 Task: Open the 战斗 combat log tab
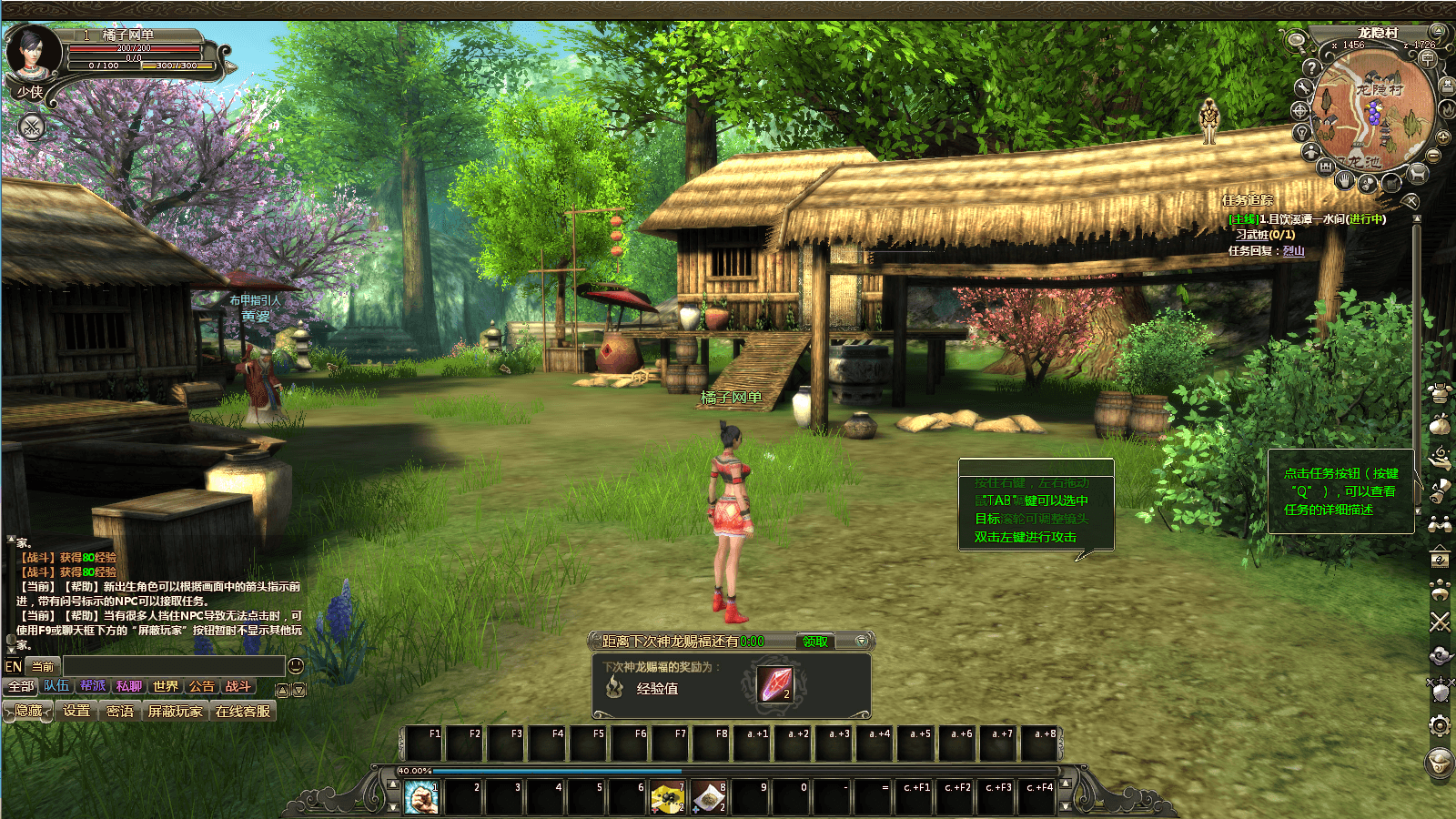pyautogui.click(x=238, y=686)
